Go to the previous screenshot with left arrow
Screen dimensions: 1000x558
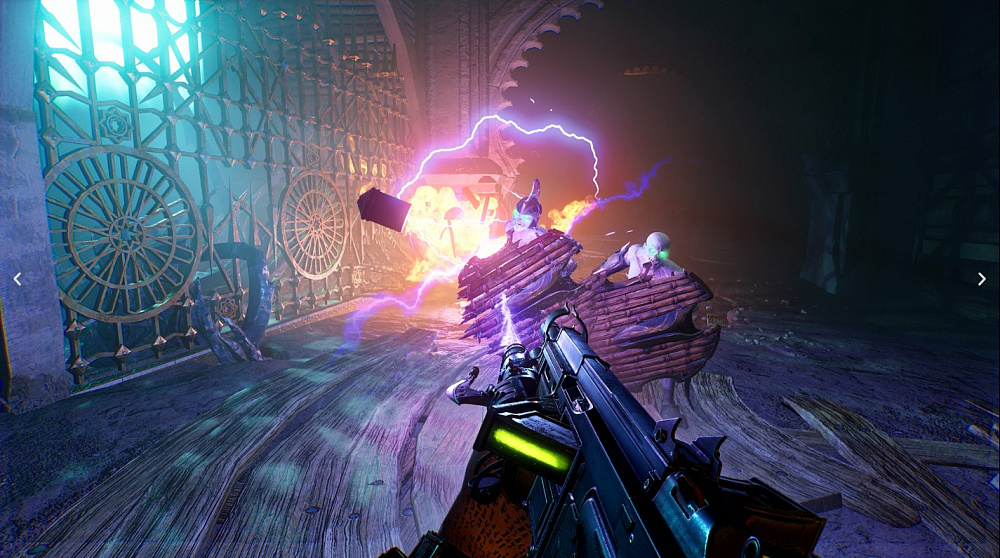click(x=17, y=279)
